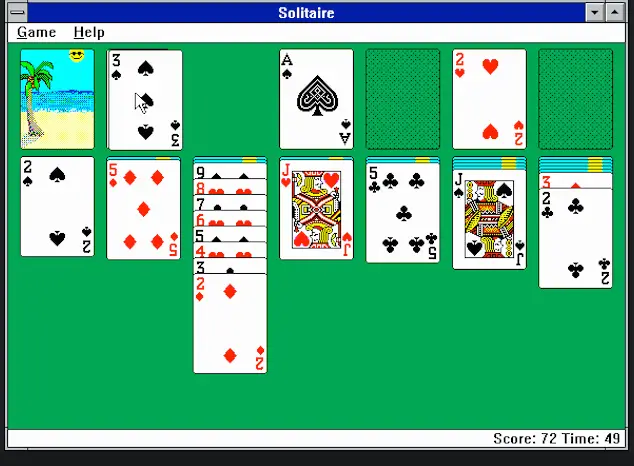Select the 3 of spades waste card
This screenshot has height=466, width=634.
(145, 99)
